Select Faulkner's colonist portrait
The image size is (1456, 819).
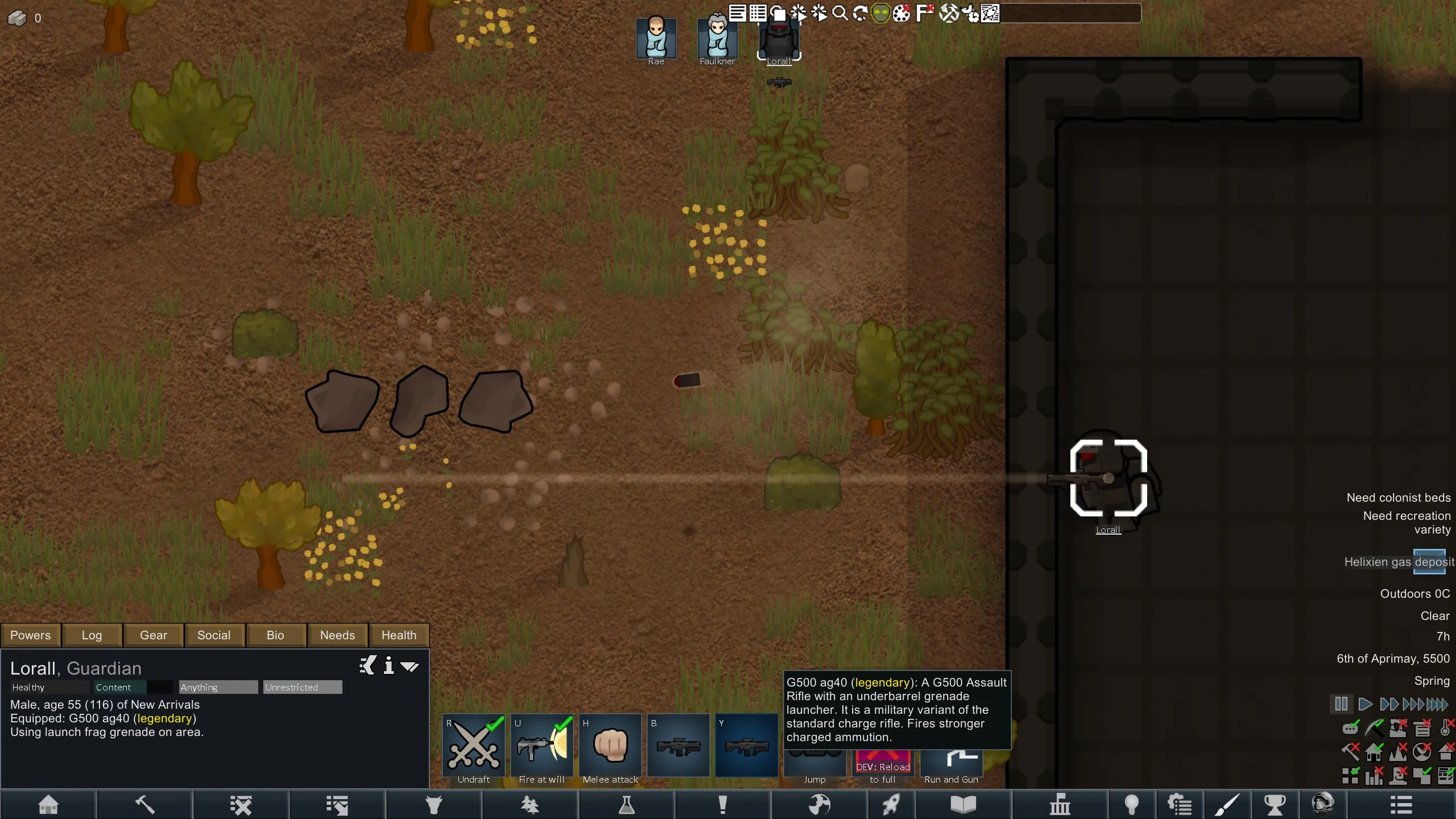click(x=717, y=39)
